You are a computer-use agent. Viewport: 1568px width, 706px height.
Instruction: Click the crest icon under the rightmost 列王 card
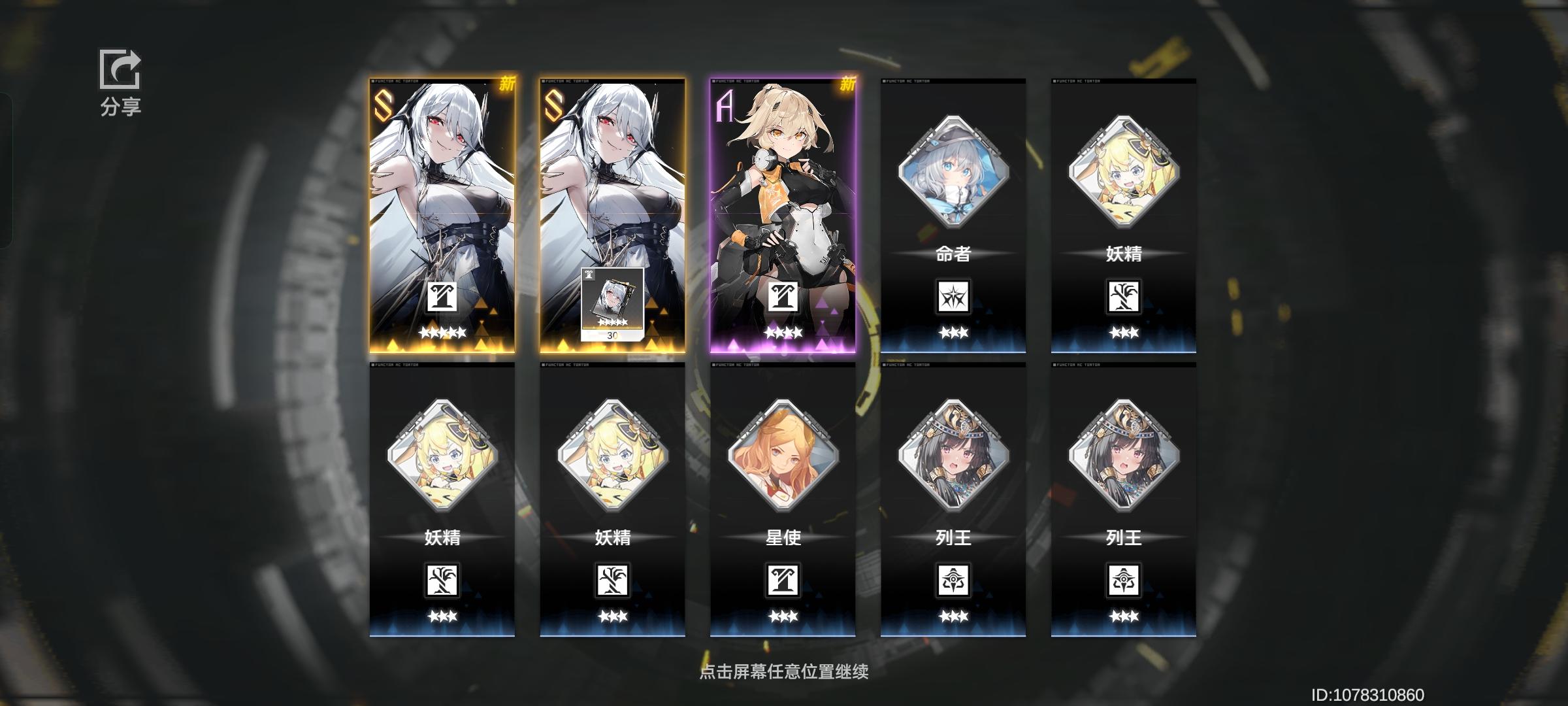(x=1124, y=579)
